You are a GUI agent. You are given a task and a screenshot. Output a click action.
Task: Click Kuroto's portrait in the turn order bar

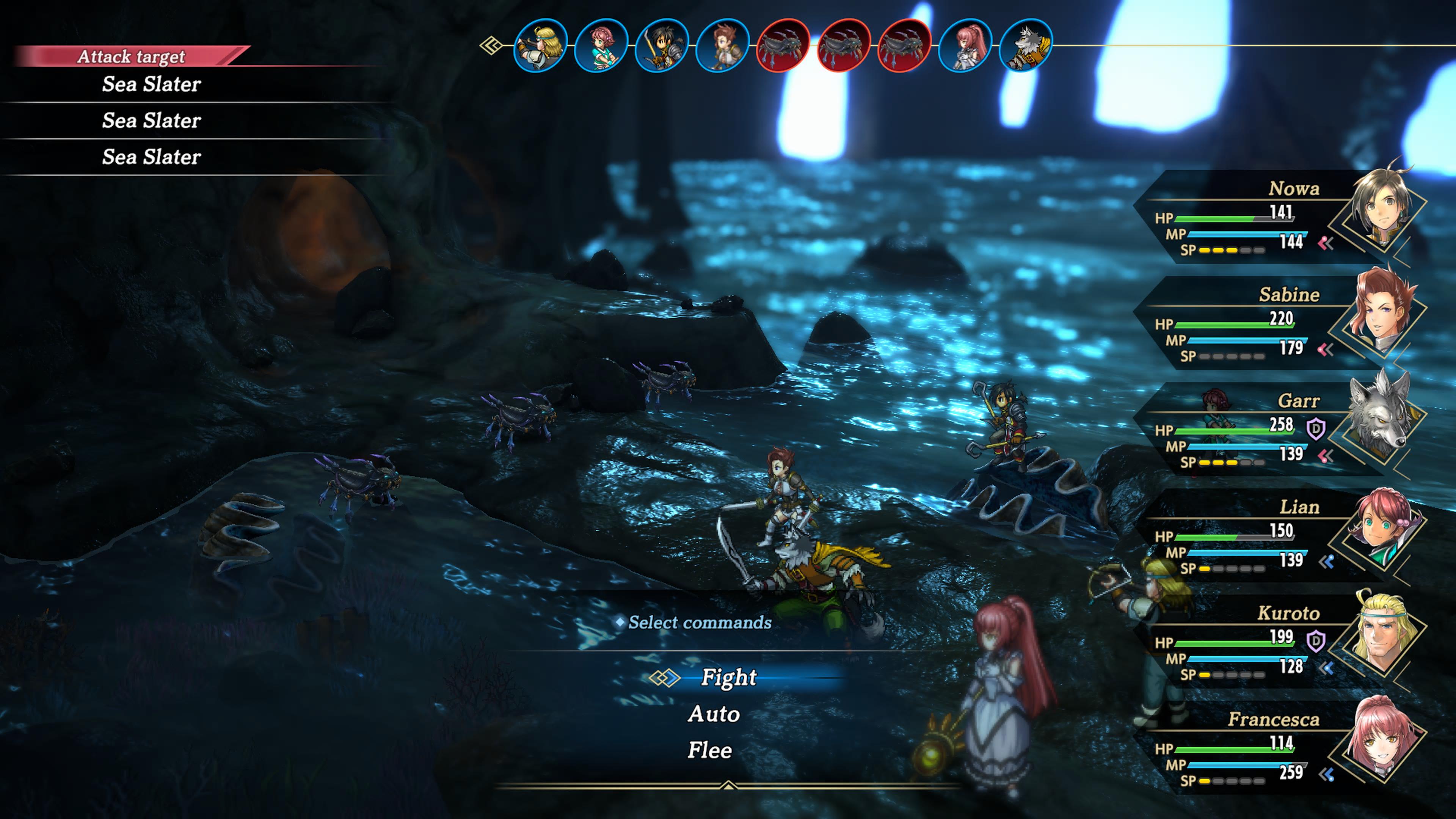click(x=540, y=45)
